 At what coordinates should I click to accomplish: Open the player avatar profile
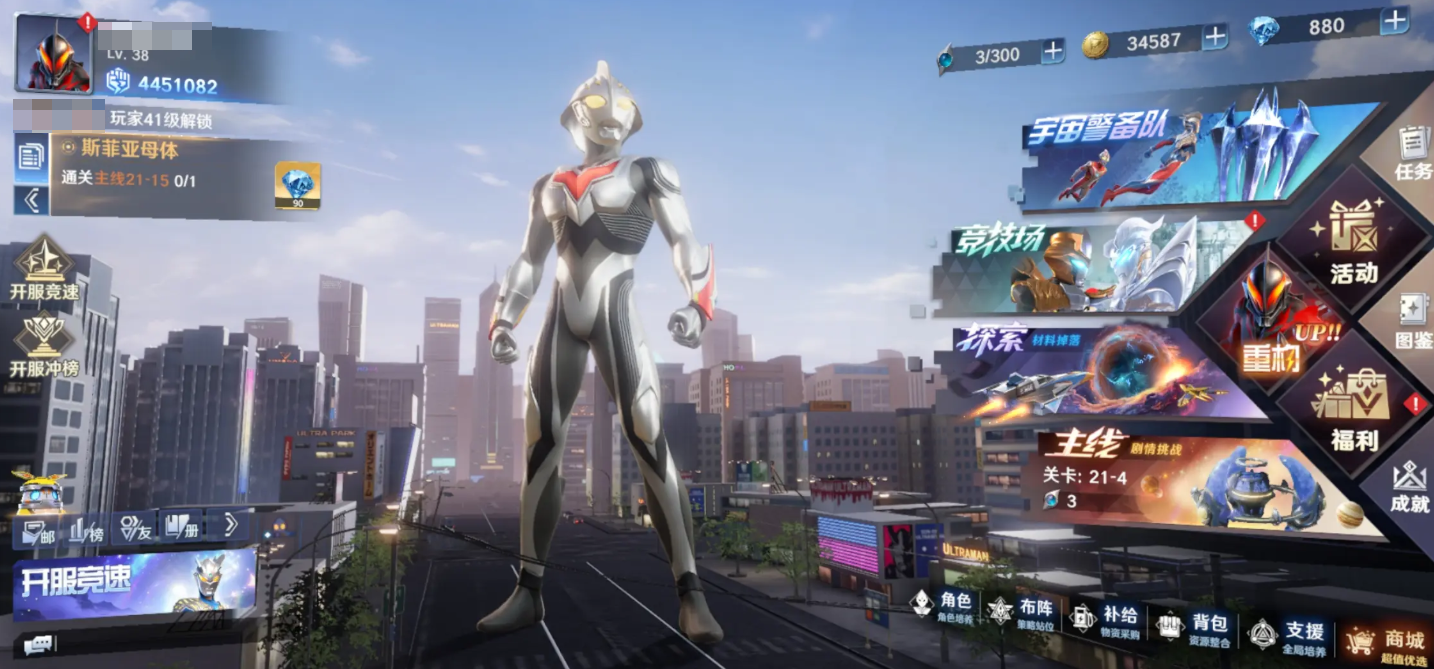54,54
